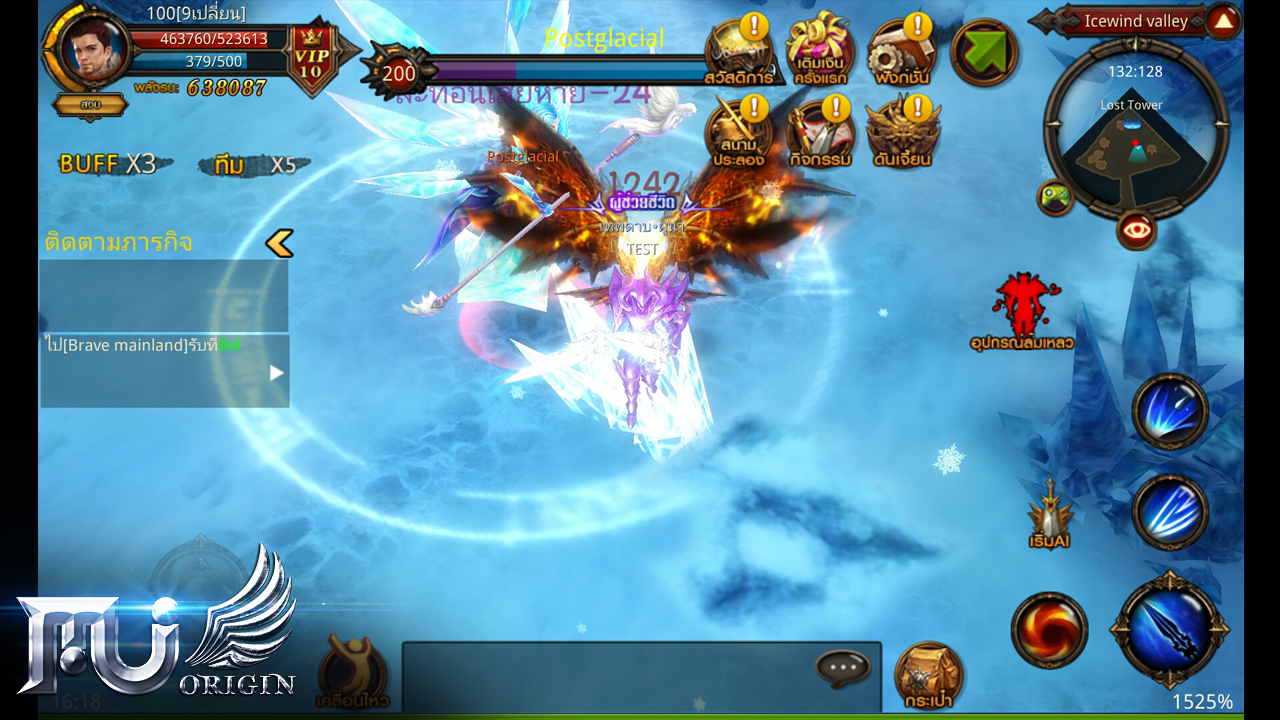Open the player portrait character panel
This screenshot has height=720, width=1280.
coord(93,49)
